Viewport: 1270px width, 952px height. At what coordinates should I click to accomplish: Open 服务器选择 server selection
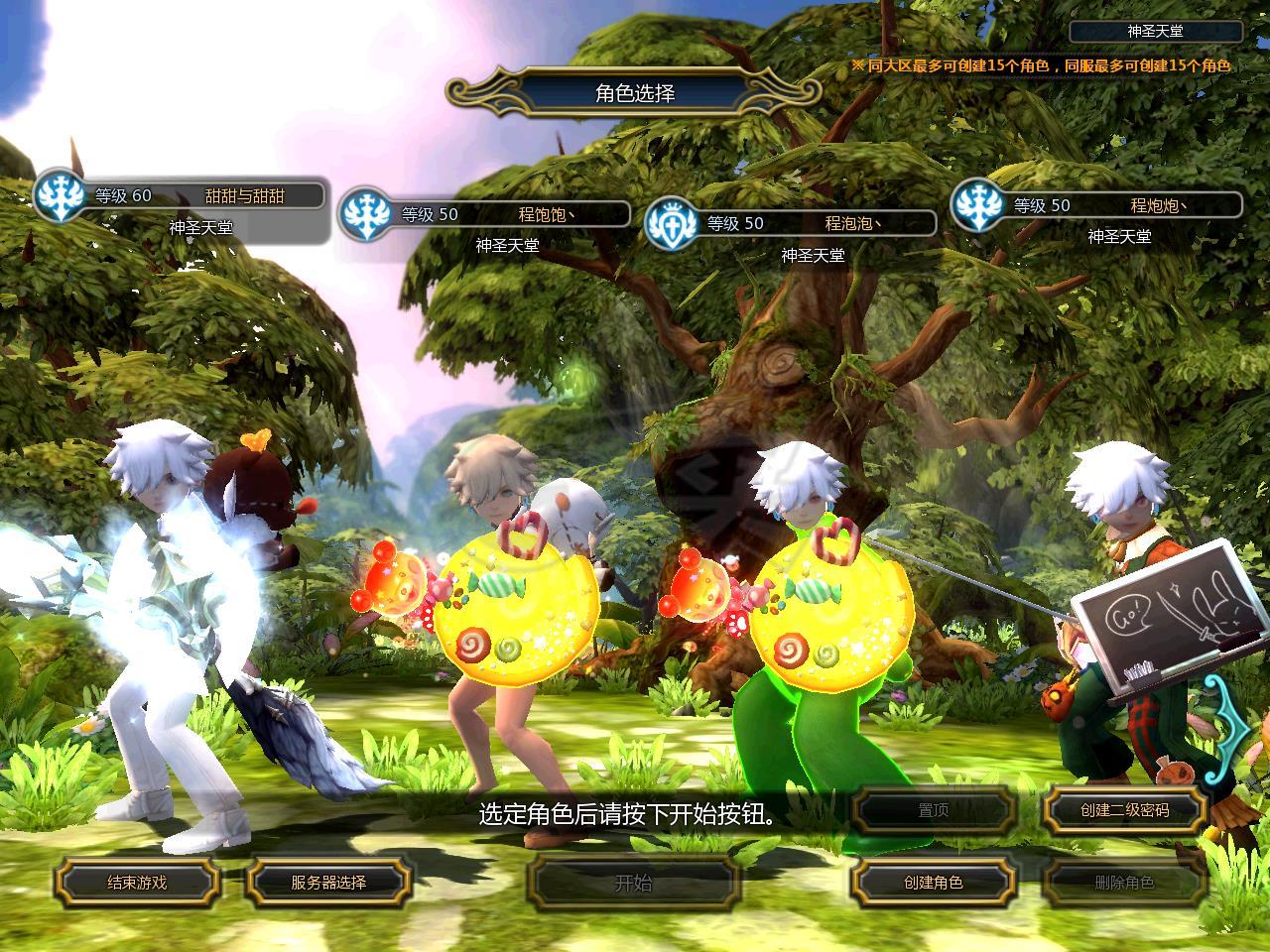(x=328, y=882)
